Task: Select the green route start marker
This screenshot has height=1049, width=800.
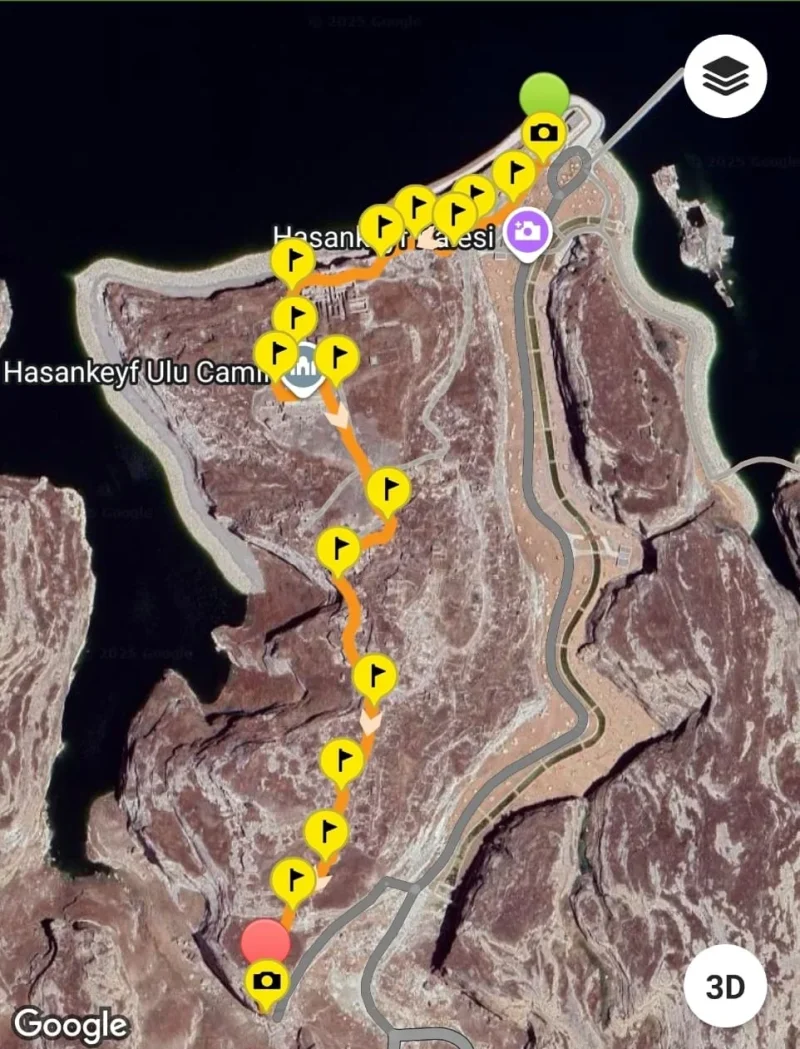Action: 544,95
